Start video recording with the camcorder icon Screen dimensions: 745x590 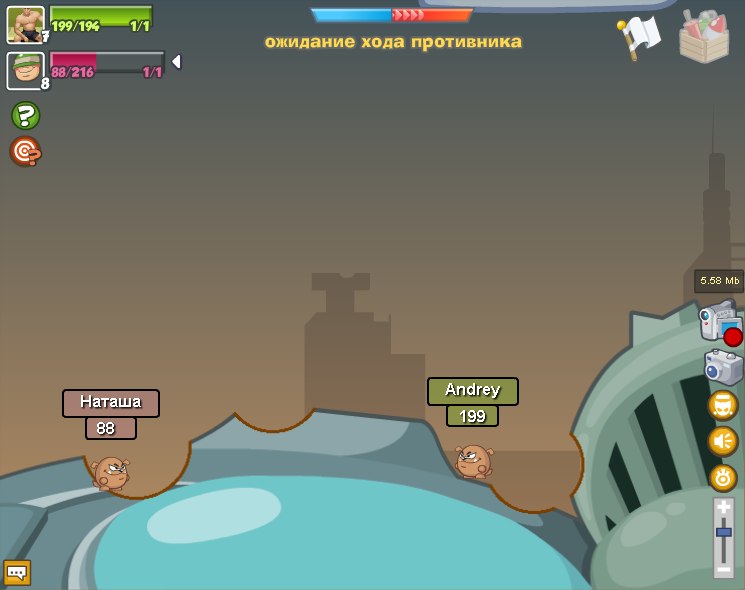[x=720, y=324]
